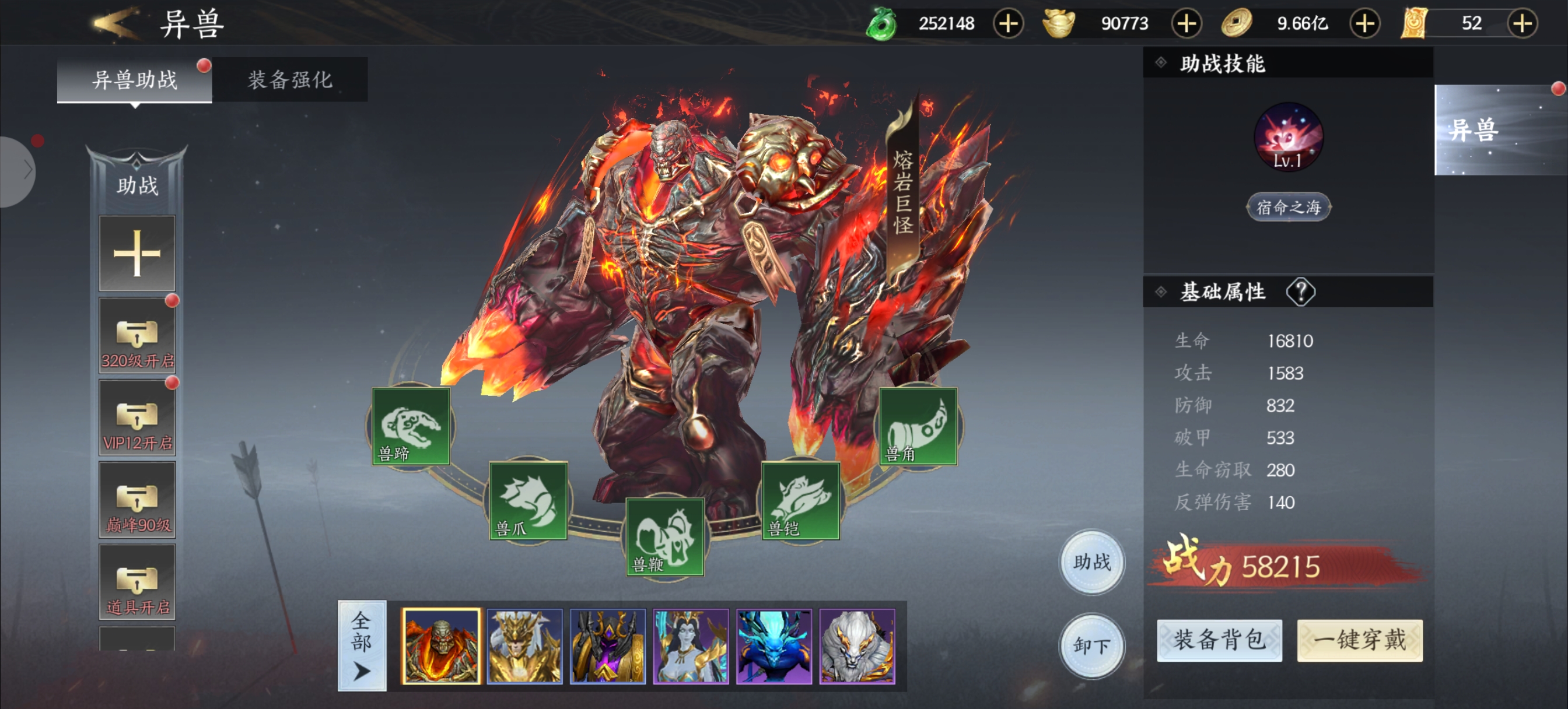Choose the golden armored beast portrait
The image size is (1568, 709).
tap(524, 646)
